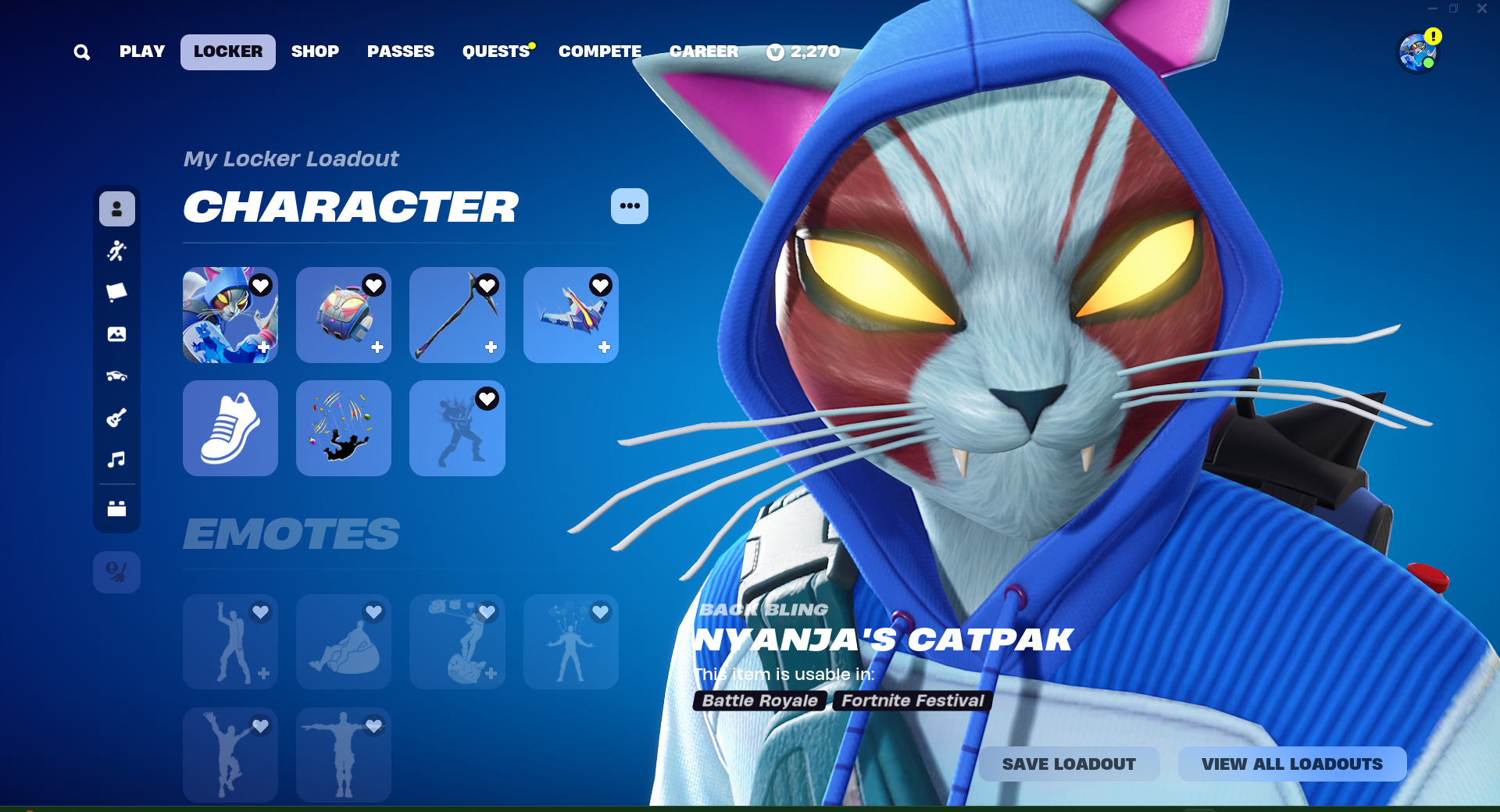
Task: Select the car customization sidebar category
Action: tap(116, 375)
